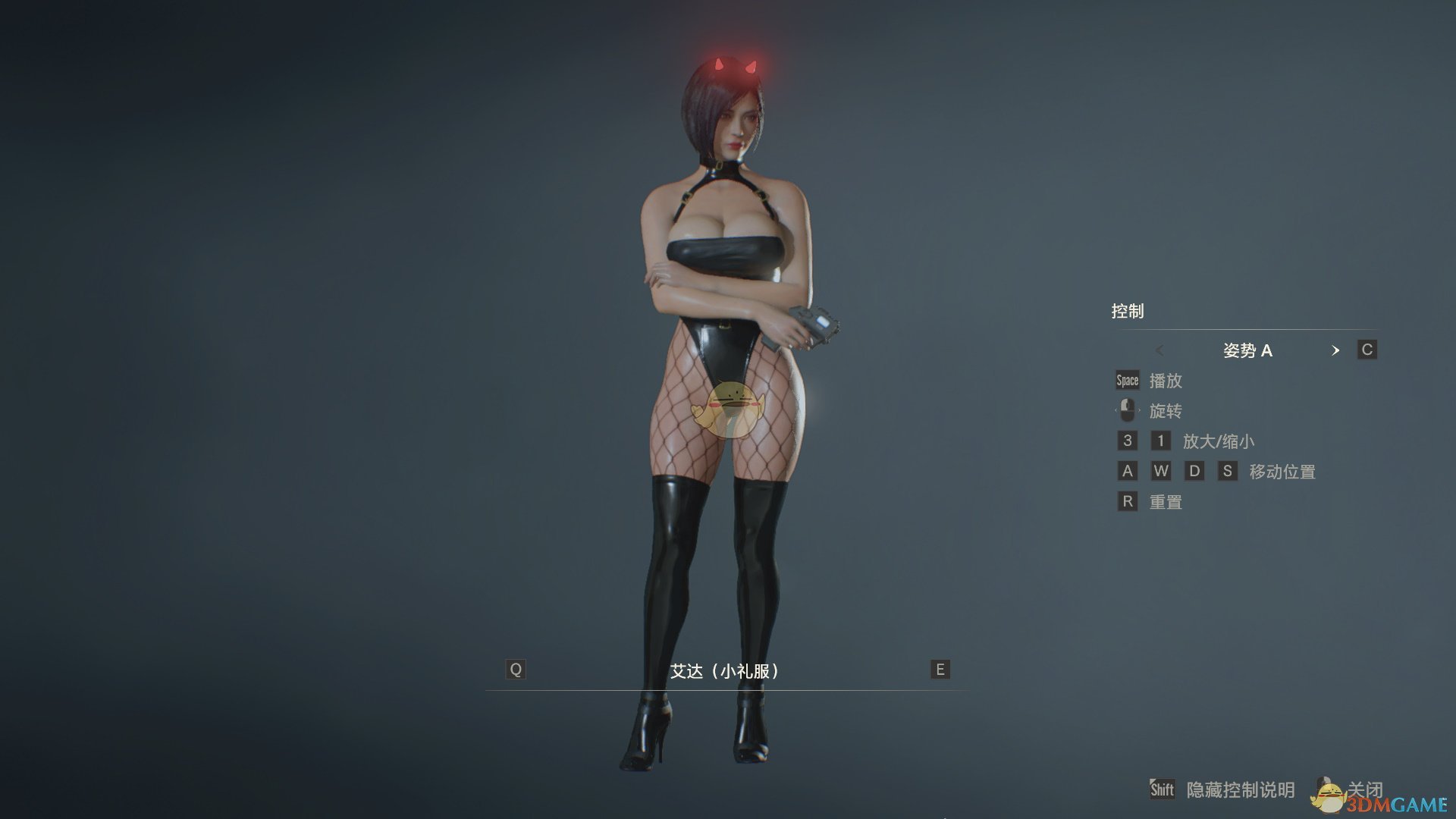Click the S key icon in movement controls

1228,471
